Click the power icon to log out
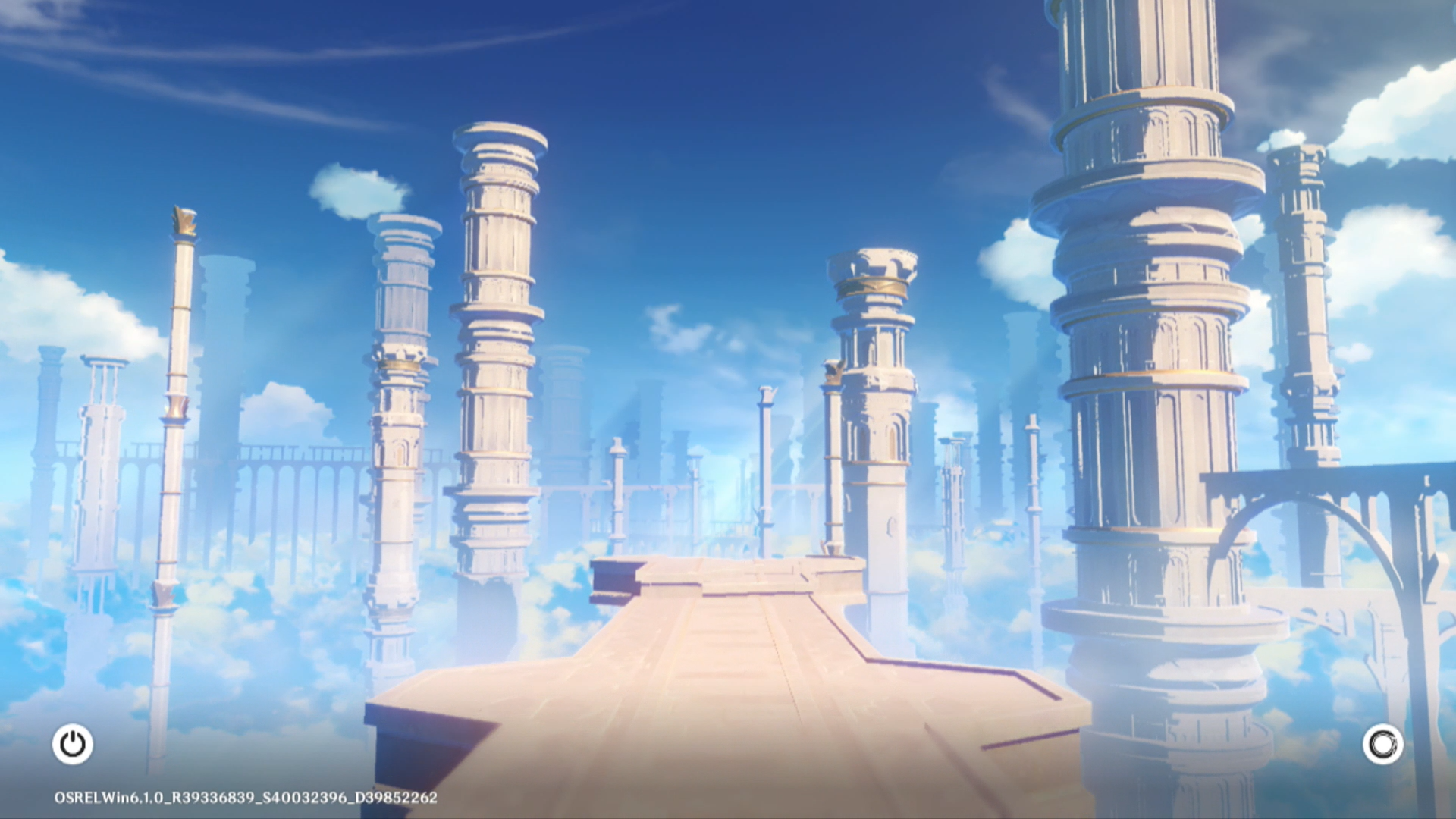Screen dimensions: 1456x819 [x=73, y=744]
